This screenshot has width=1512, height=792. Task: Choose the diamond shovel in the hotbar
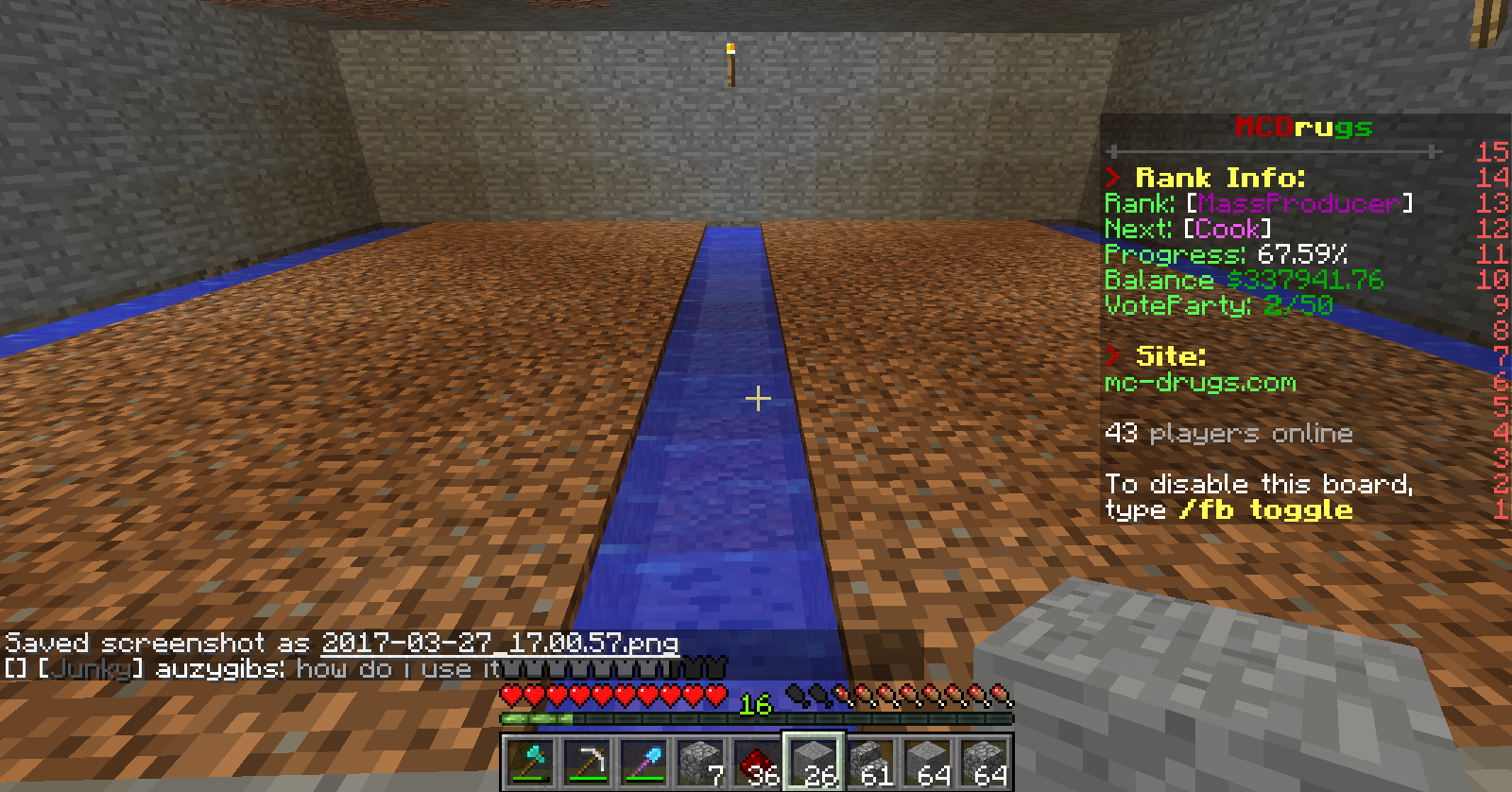pos(644,762)
